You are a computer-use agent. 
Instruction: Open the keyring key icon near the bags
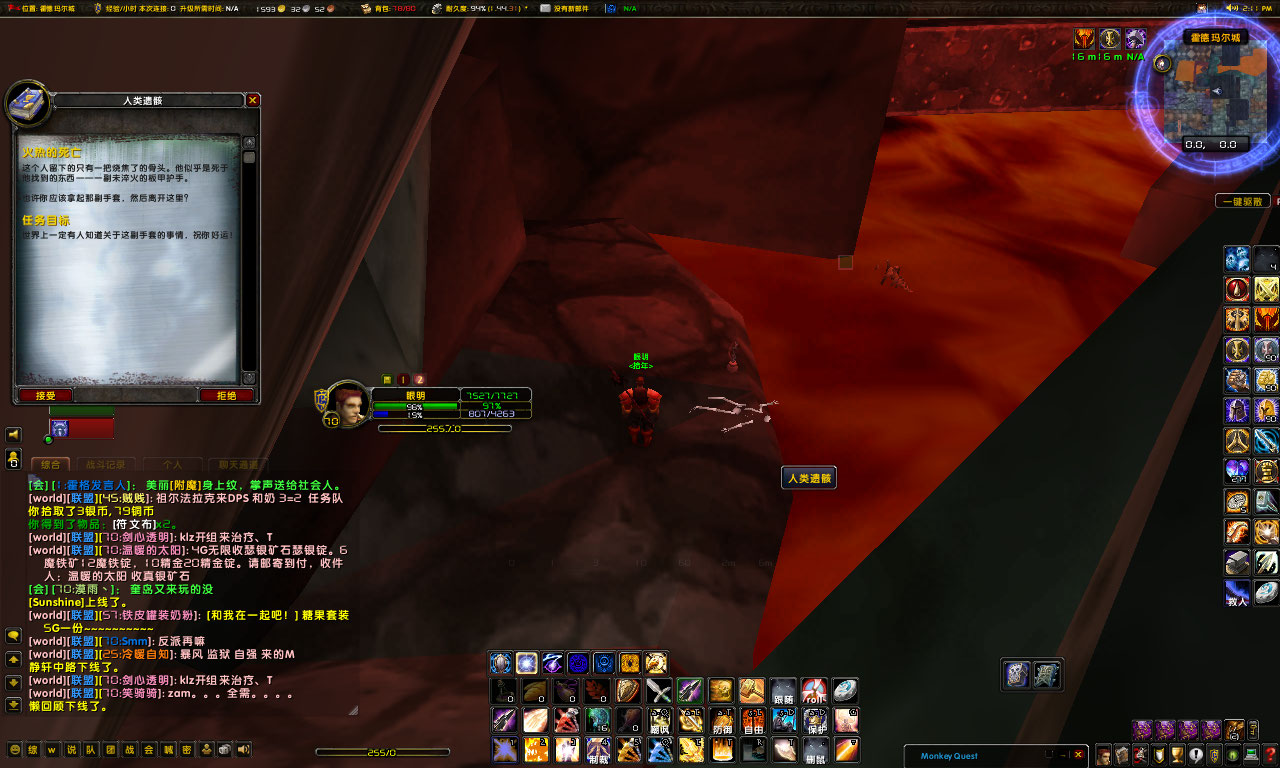[1253, 731]
